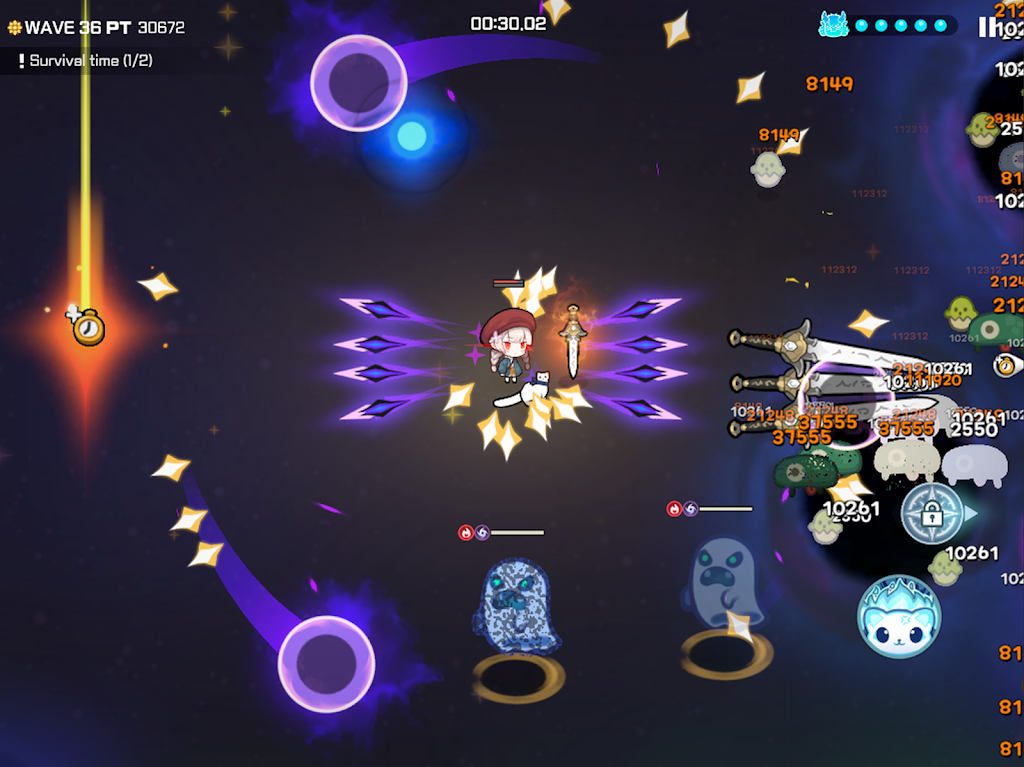Activate the ice cat skill button
This screenshot has height=767, width=1024.
(898, 616)
